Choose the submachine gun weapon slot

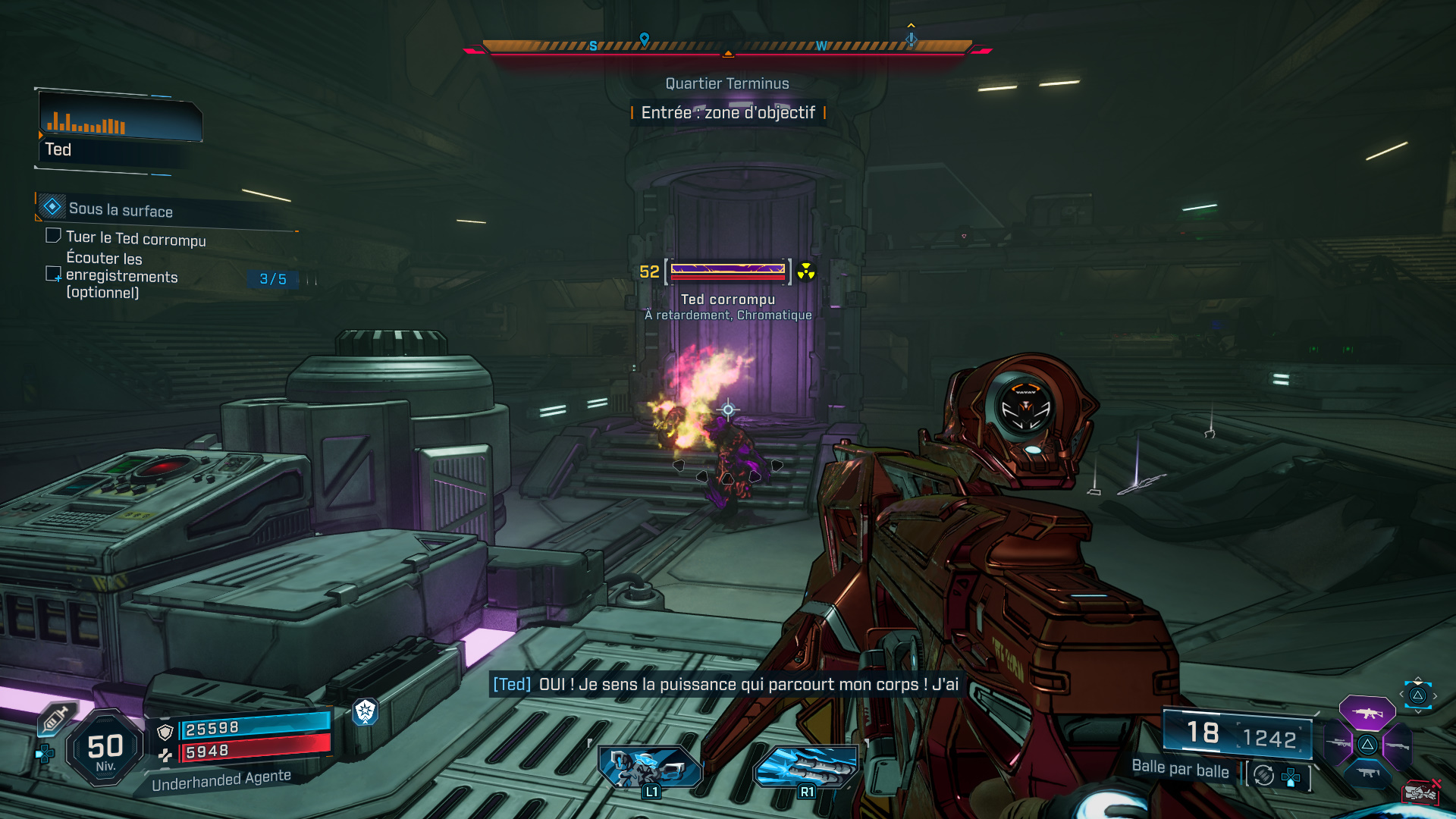tap(1367, 773)
